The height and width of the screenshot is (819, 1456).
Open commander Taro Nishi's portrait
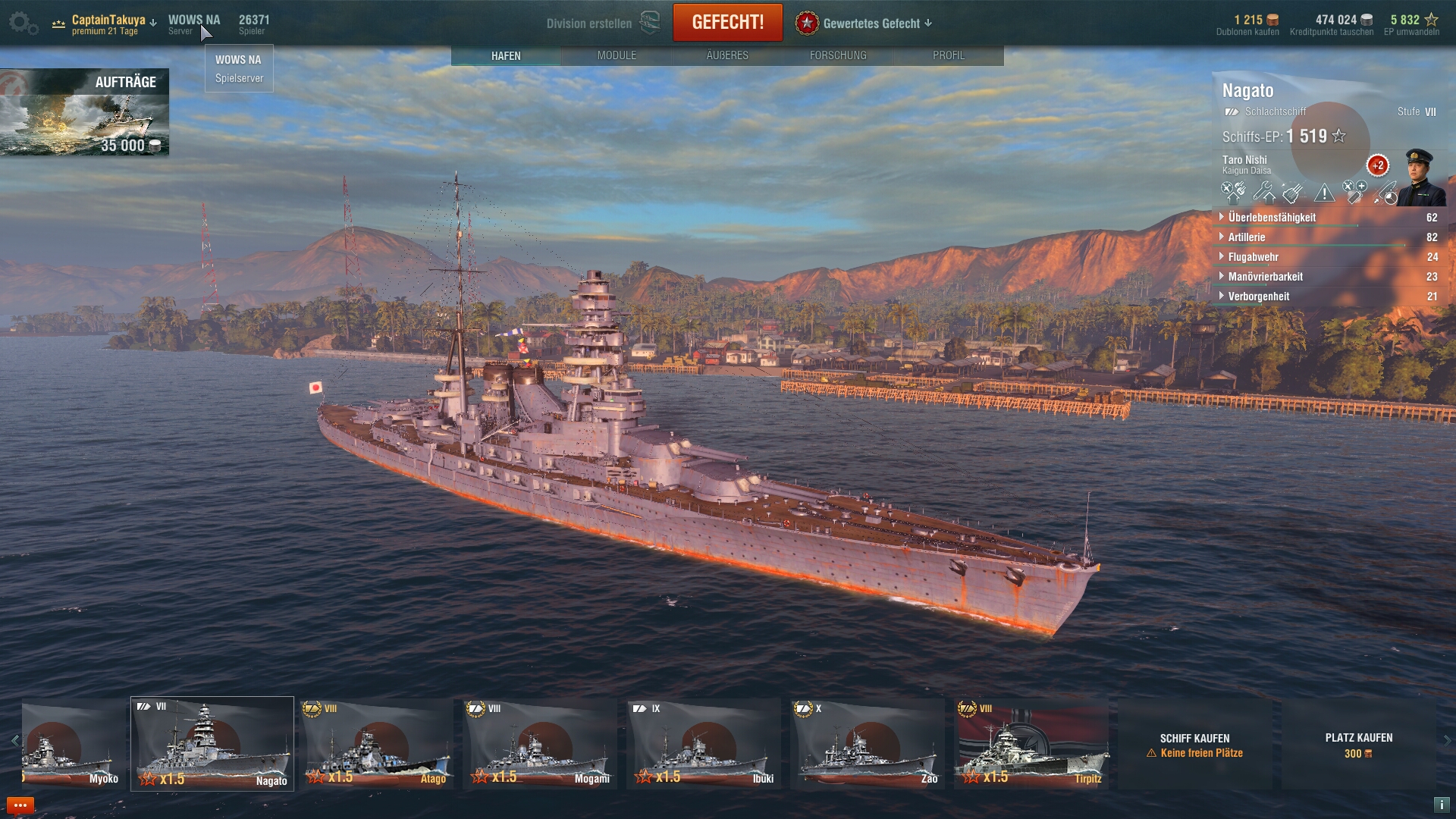coord(1420,177)
